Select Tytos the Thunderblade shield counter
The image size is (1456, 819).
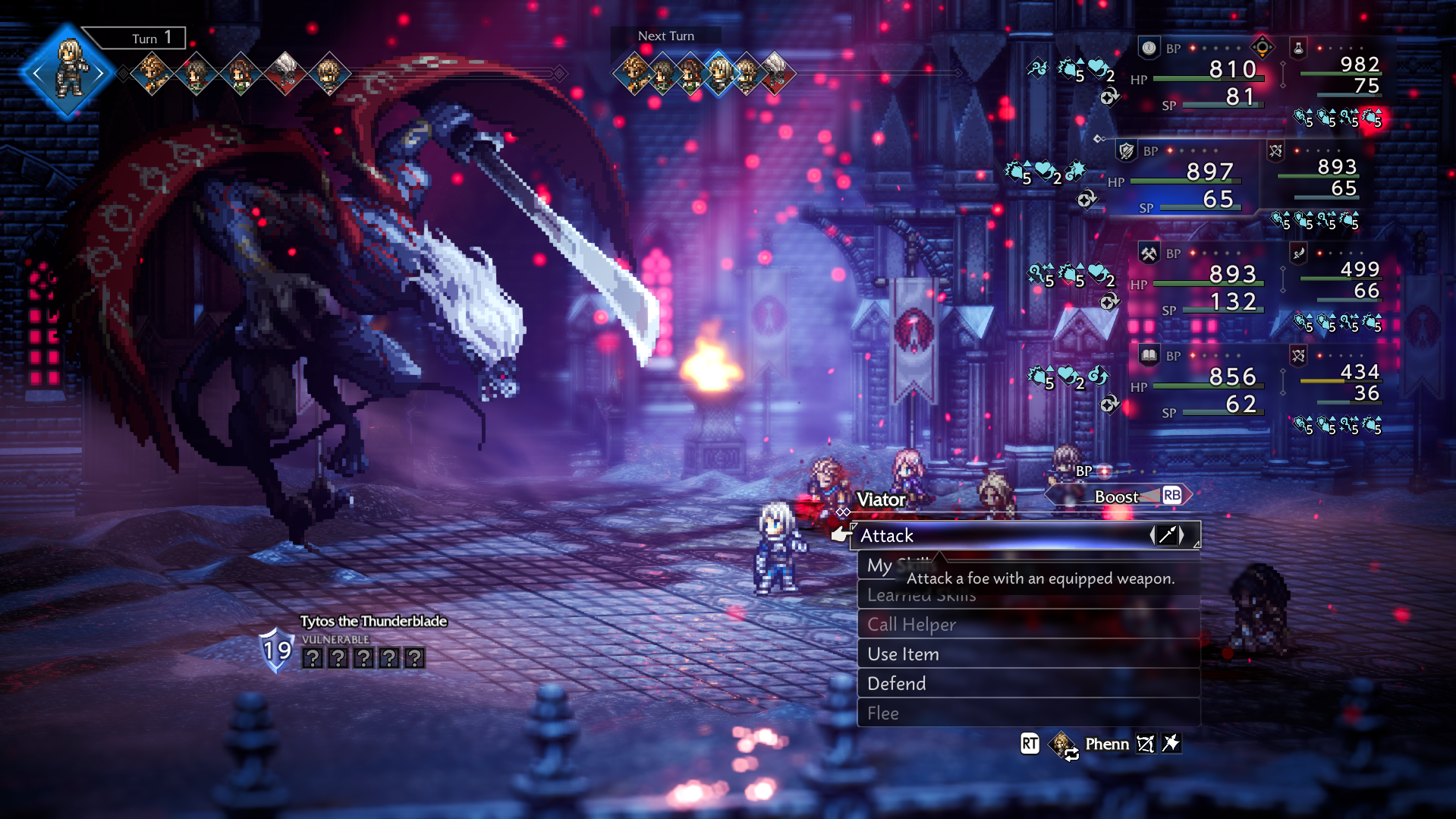[x=277, y=650]
